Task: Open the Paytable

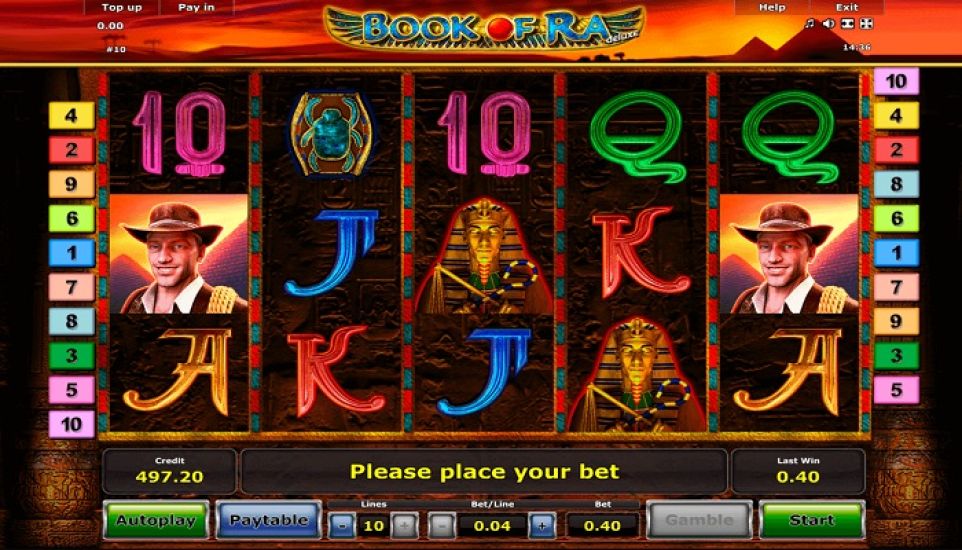Action: point(268,520)
